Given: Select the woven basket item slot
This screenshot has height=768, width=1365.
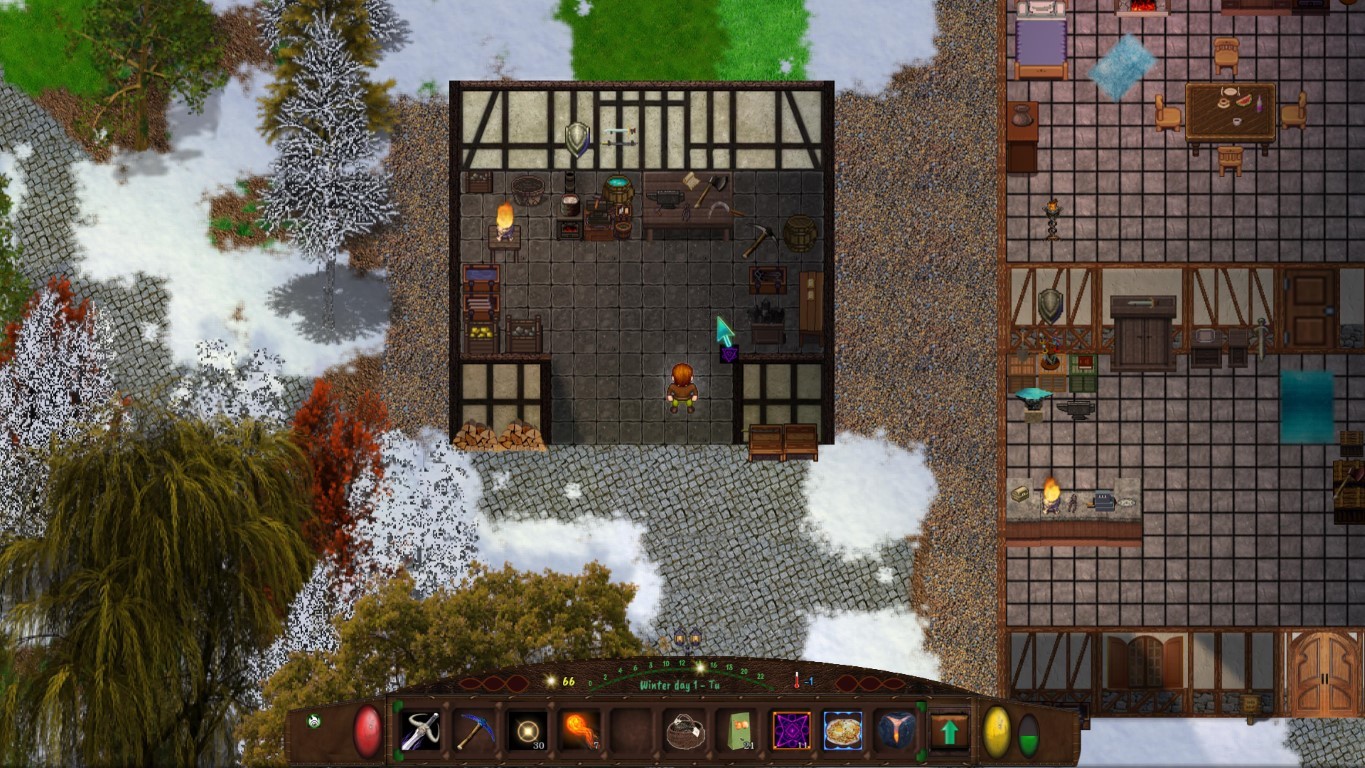Looking at the screenshot, I should coord(685,731).
